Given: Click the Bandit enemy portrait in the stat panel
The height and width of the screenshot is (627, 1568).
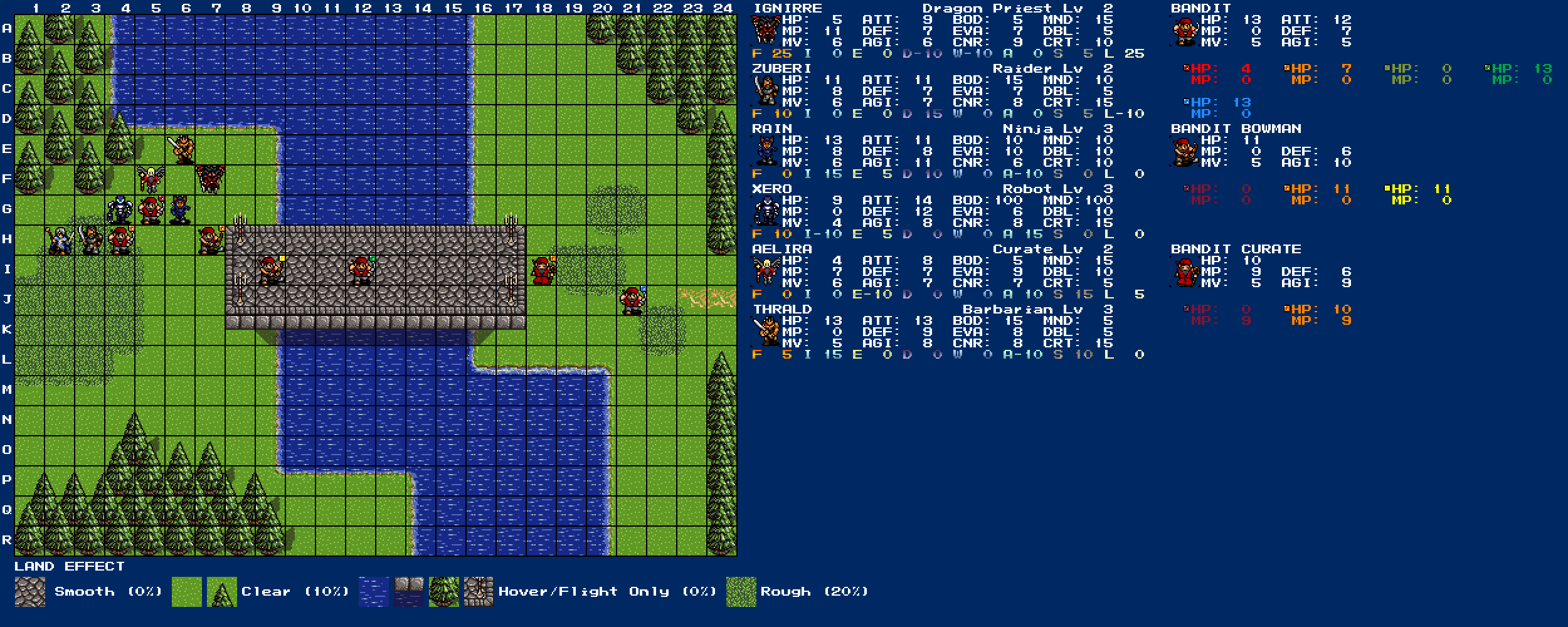Looking at the screenshot, I should pos(1184,31).
